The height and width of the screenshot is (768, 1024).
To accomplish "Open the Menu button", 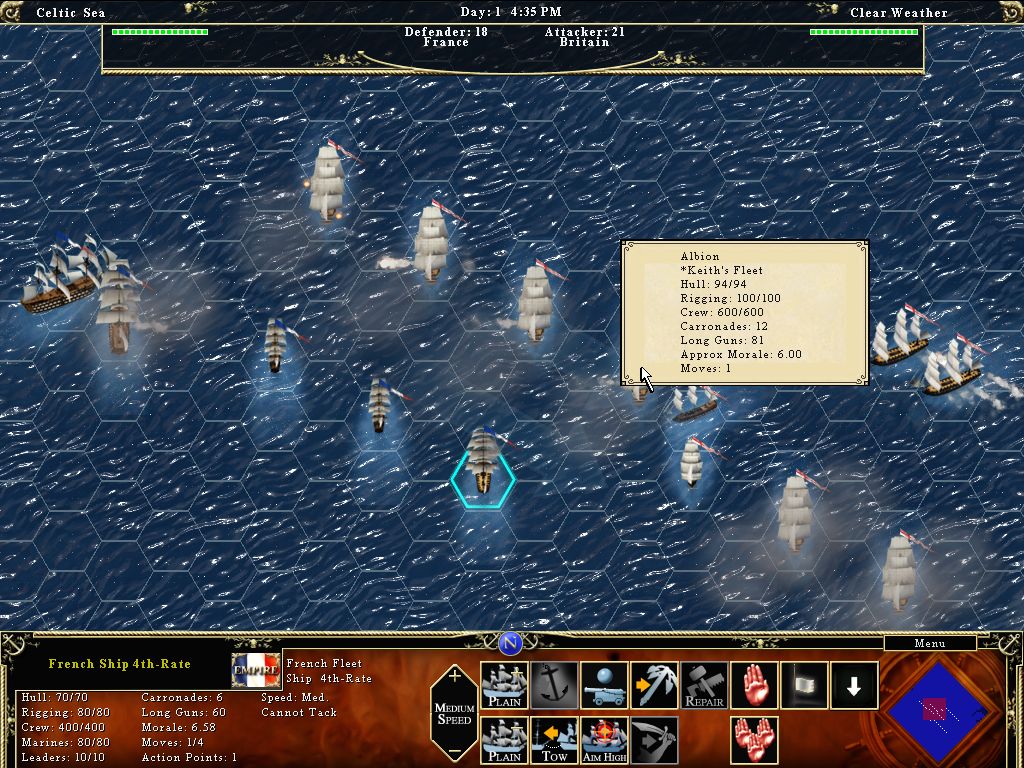I will 929,643.
